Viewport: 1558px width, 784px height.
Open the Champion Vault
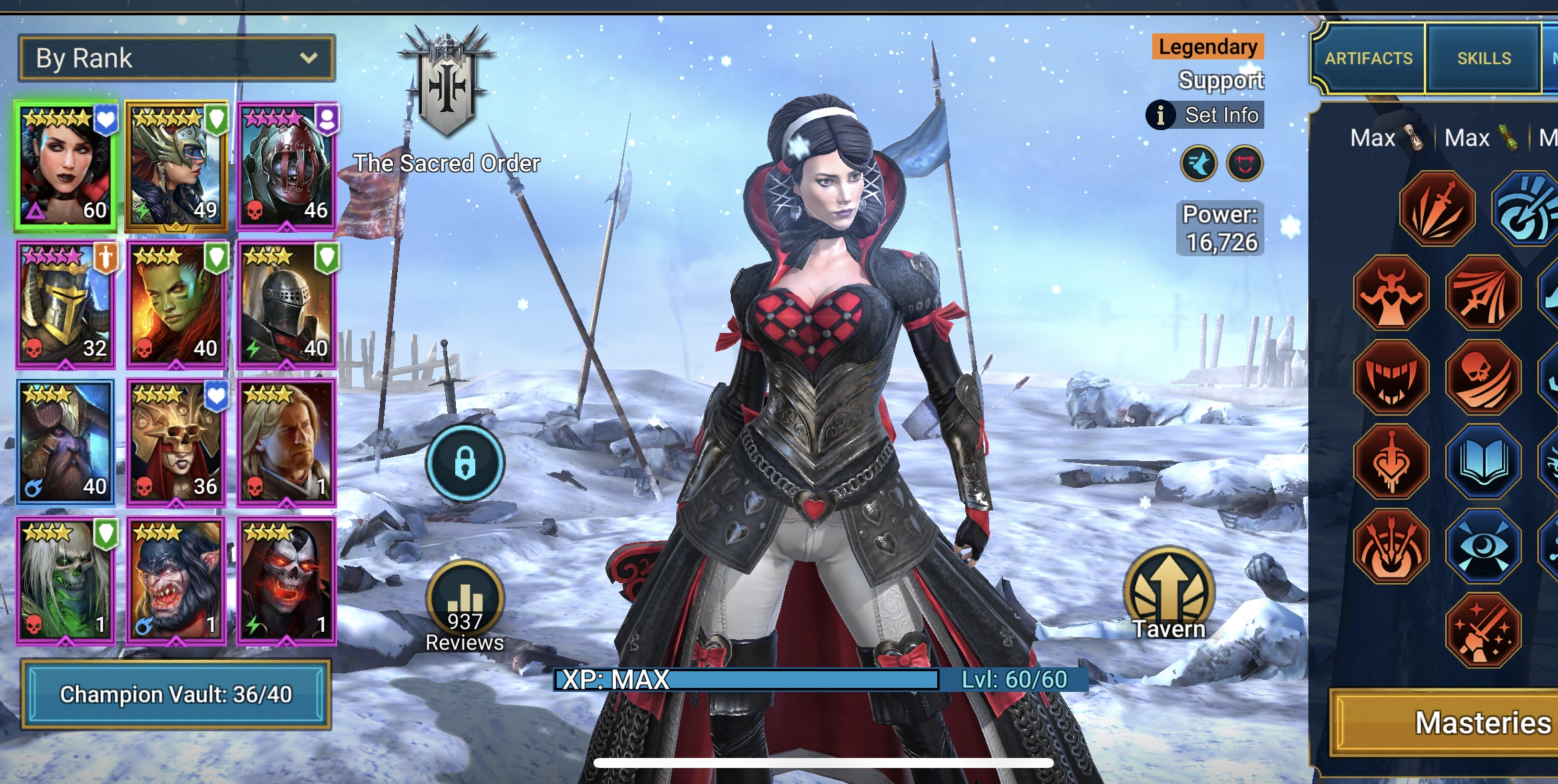pos(176,695)
